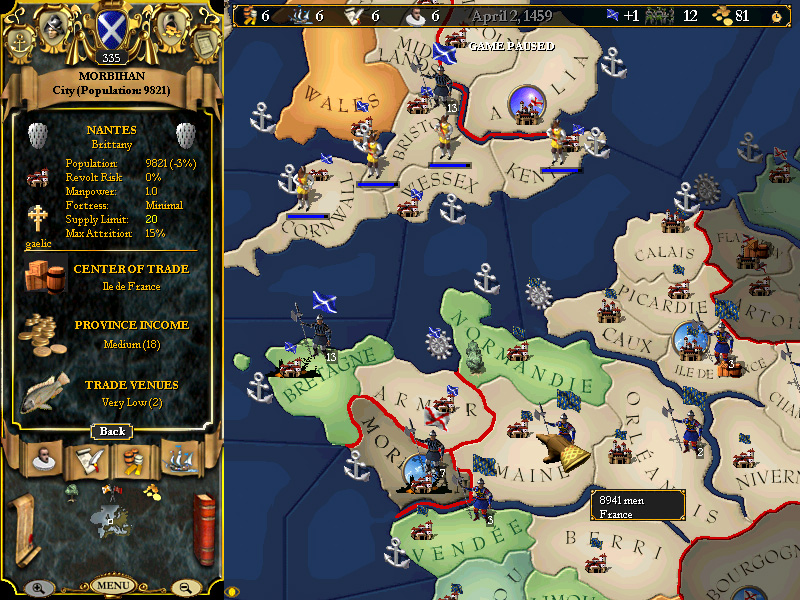Open the scroll and quill diplomacy tab
Viewport: 800px width, 600px height.
(x=87, y=459)
